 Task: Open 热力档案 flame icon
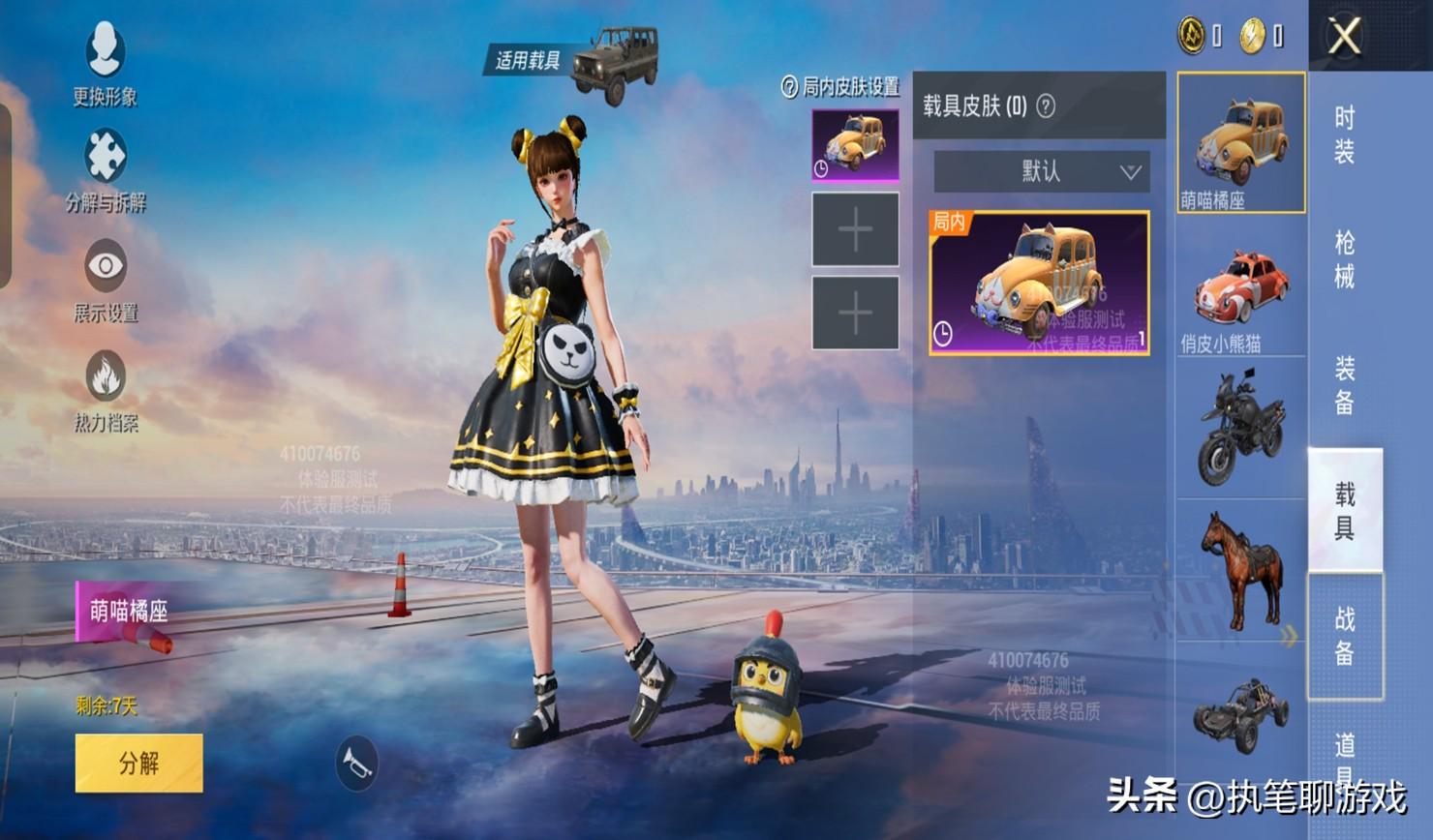[x=106, y=387]
